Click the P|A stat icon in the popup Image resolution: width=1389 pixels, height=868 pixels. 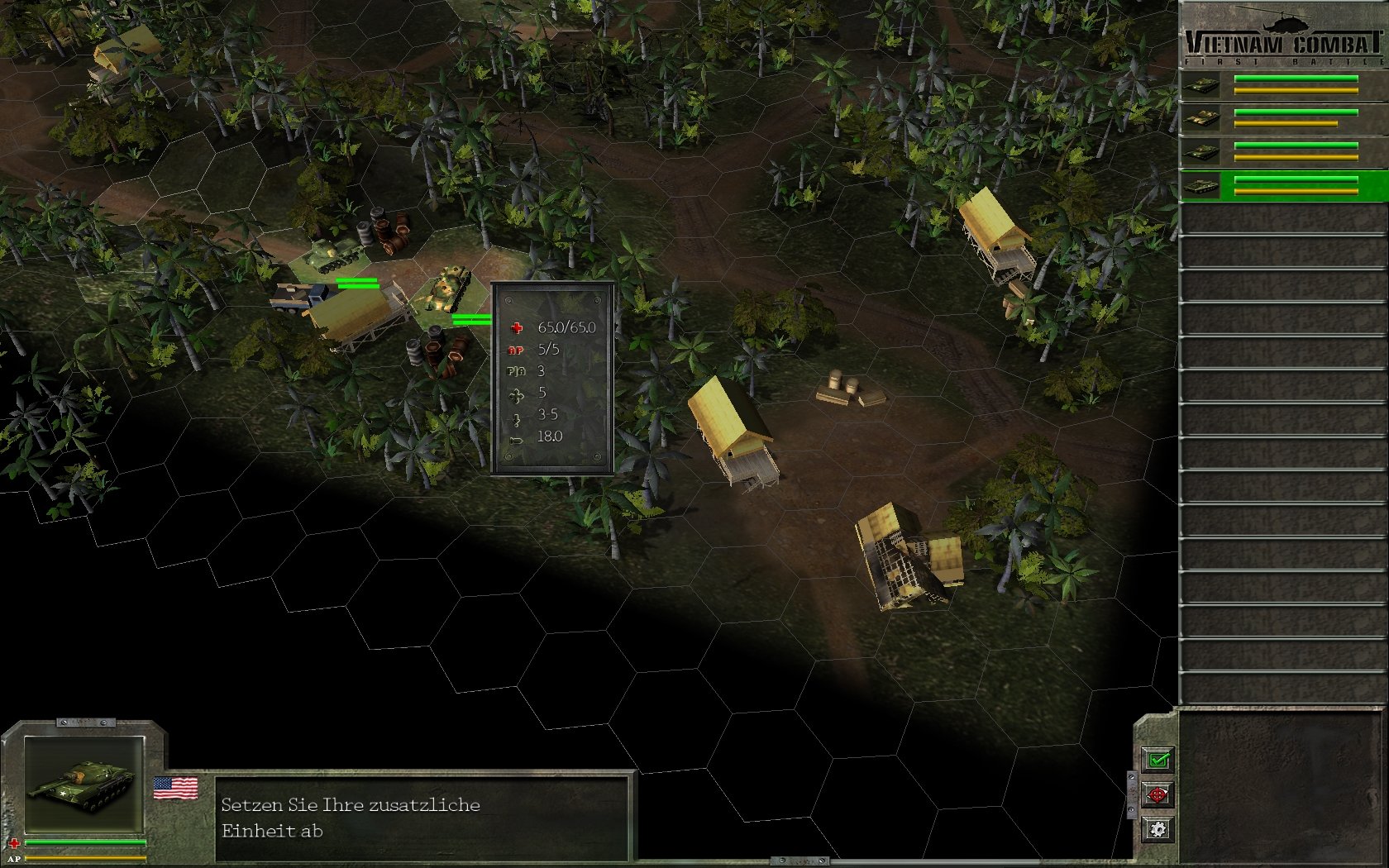(x=516, y=371)
